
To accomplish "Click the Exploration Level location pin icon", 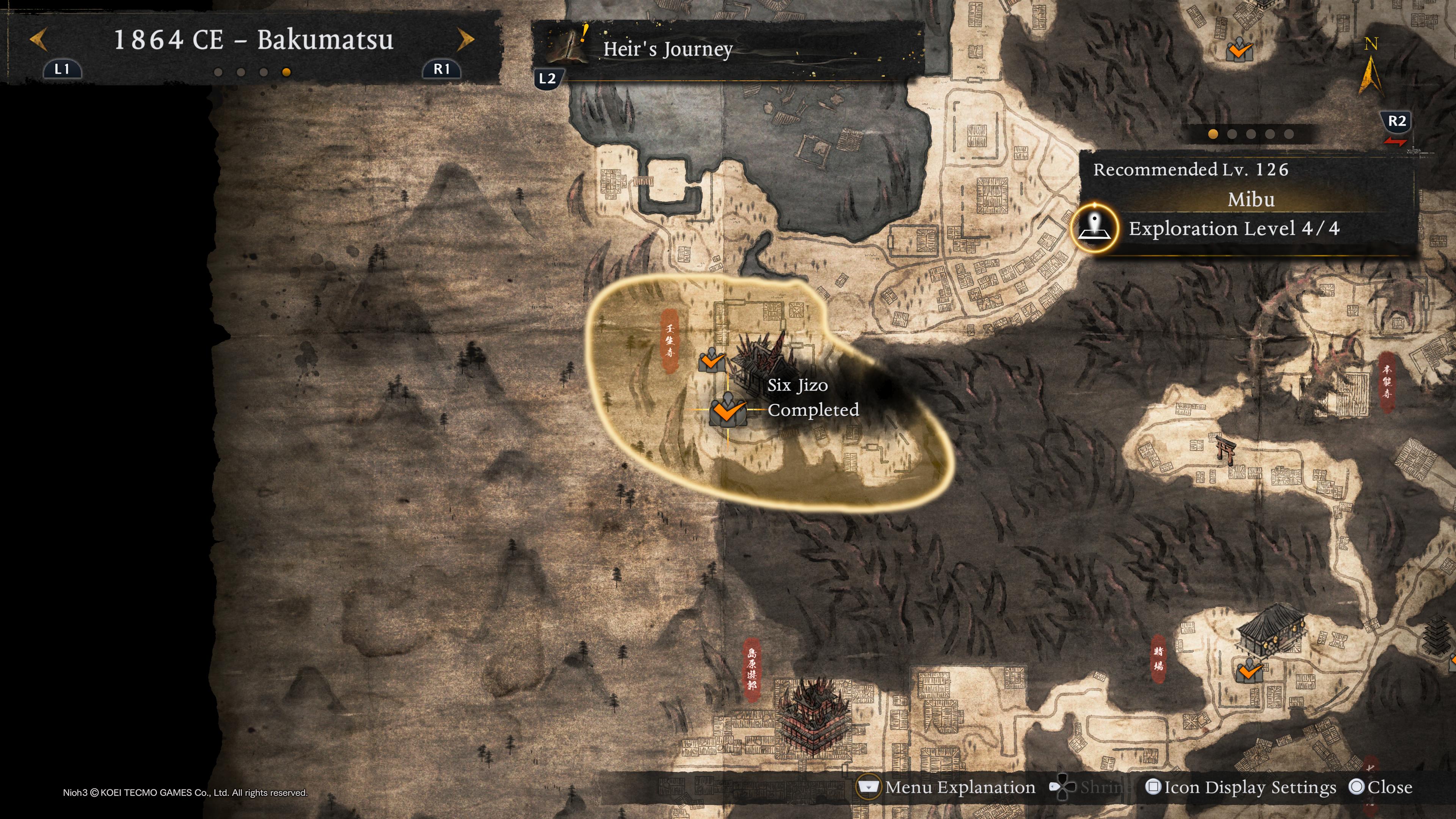I will click(1095, 228).
